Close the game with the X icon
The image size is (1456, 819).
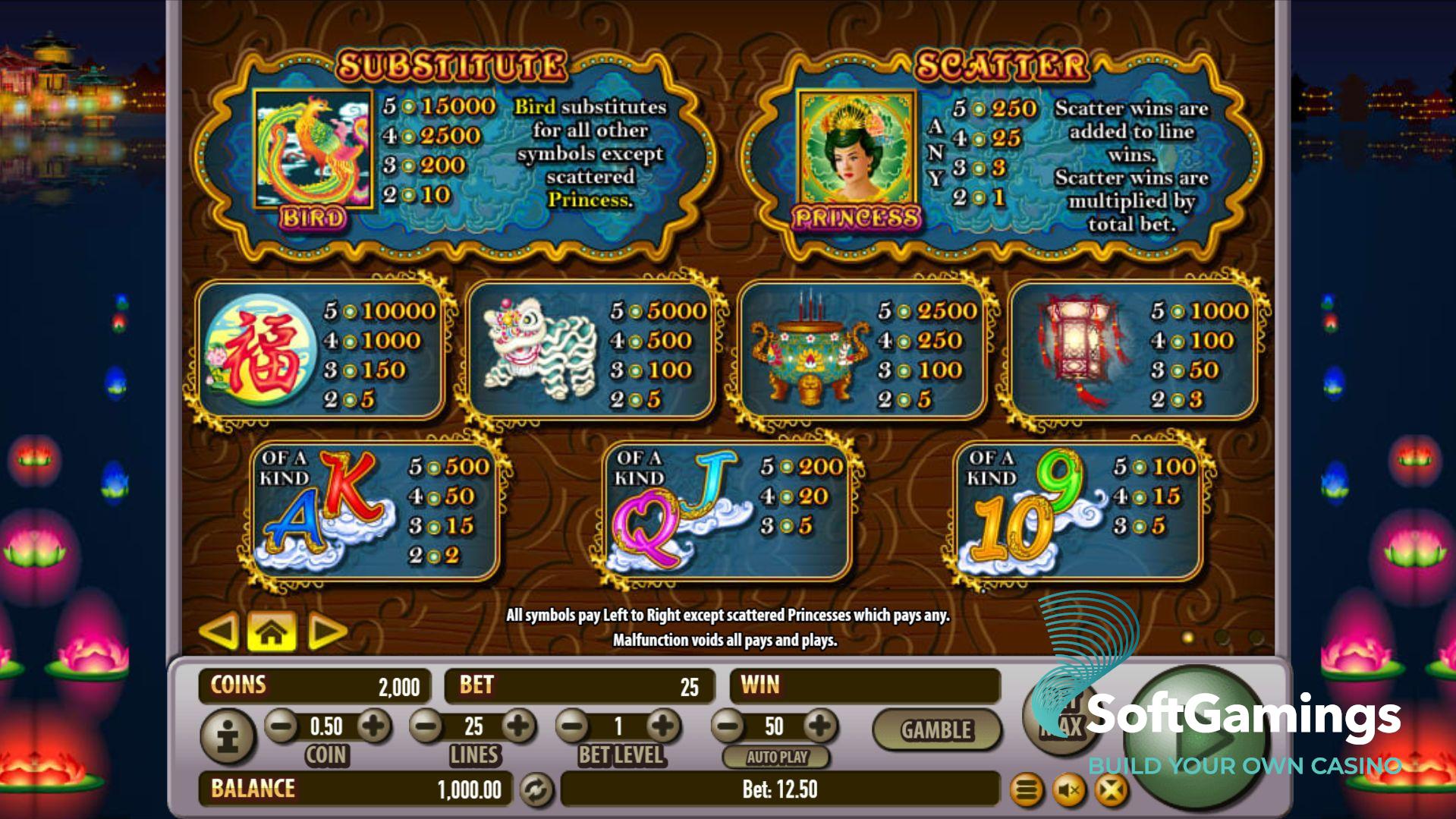click(x=1111, y=791)
